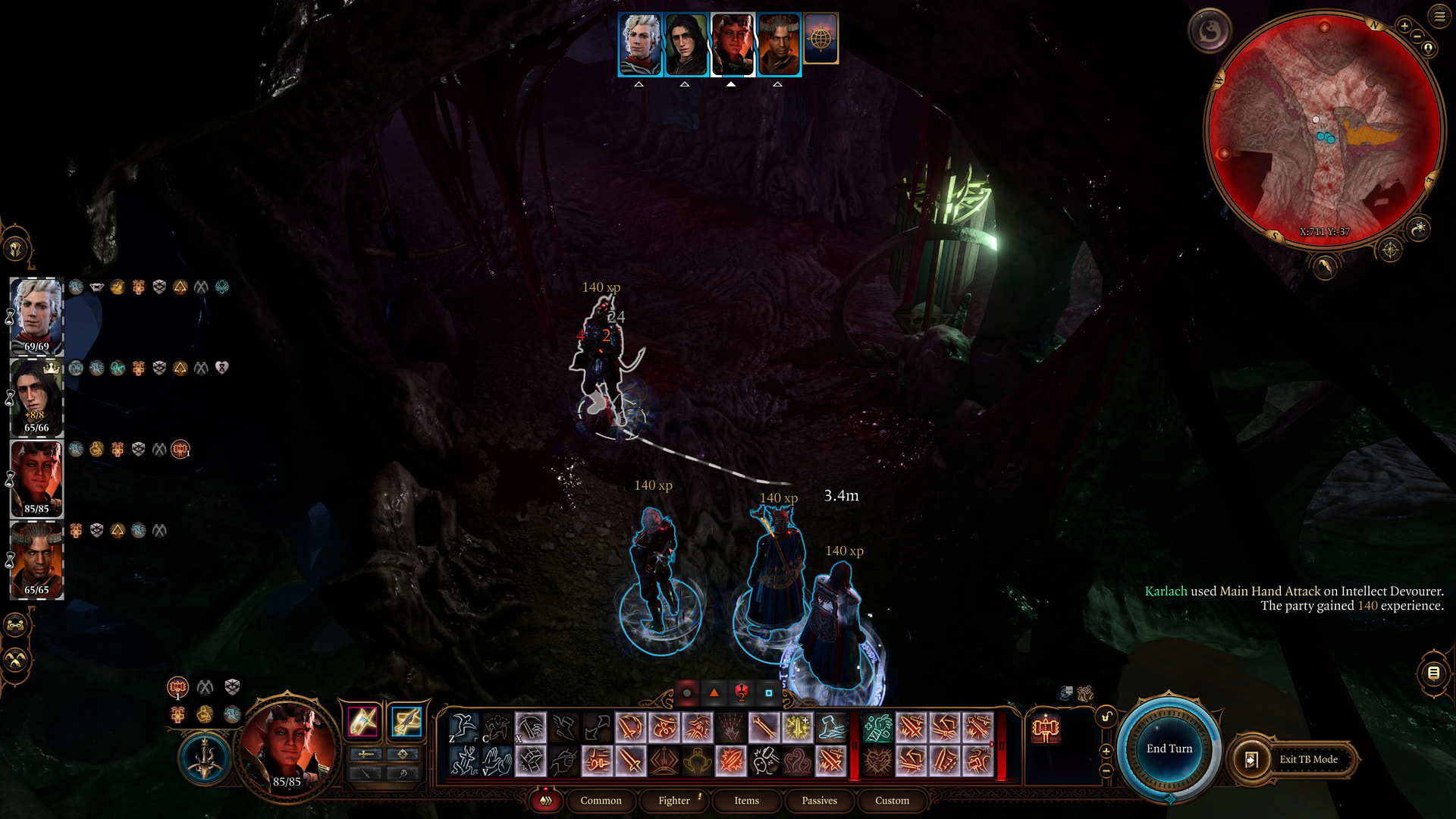The height and width of the screenshot is (819, 1456).
Task: Switch to the Custom hotbar tab
Action: pos(892,801)
